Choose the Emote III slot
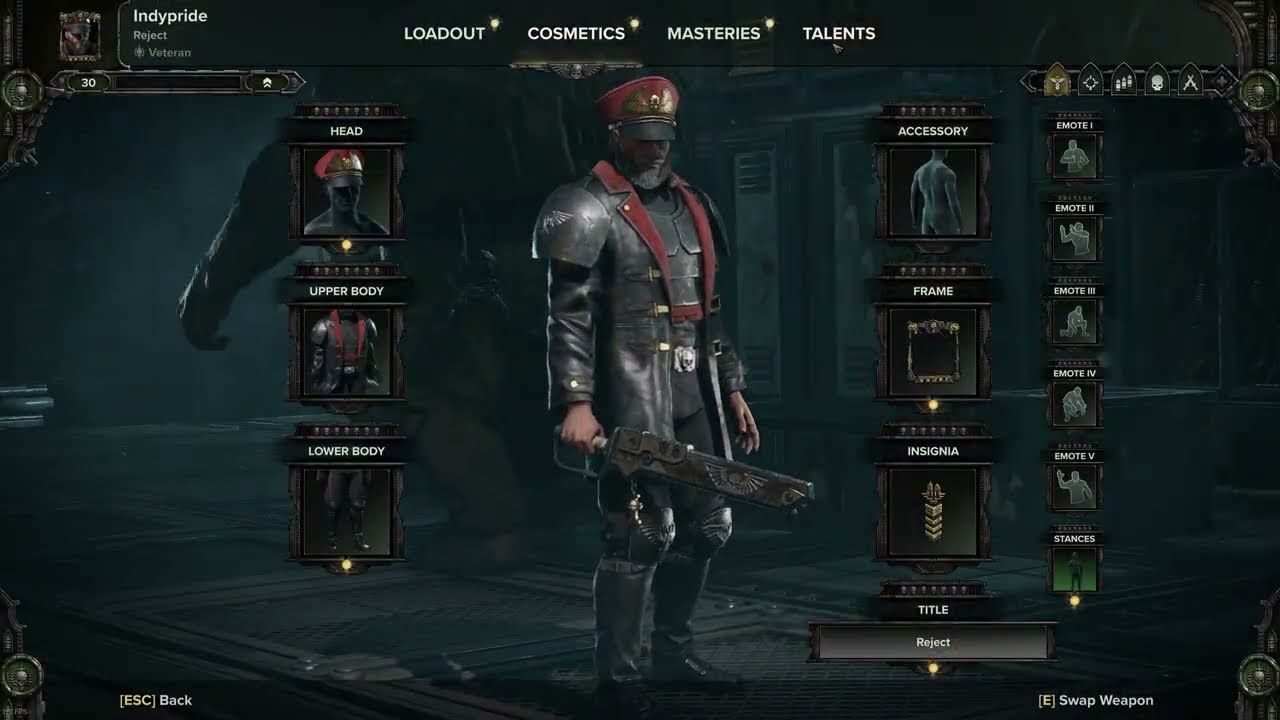 [x=1075, y=322]
